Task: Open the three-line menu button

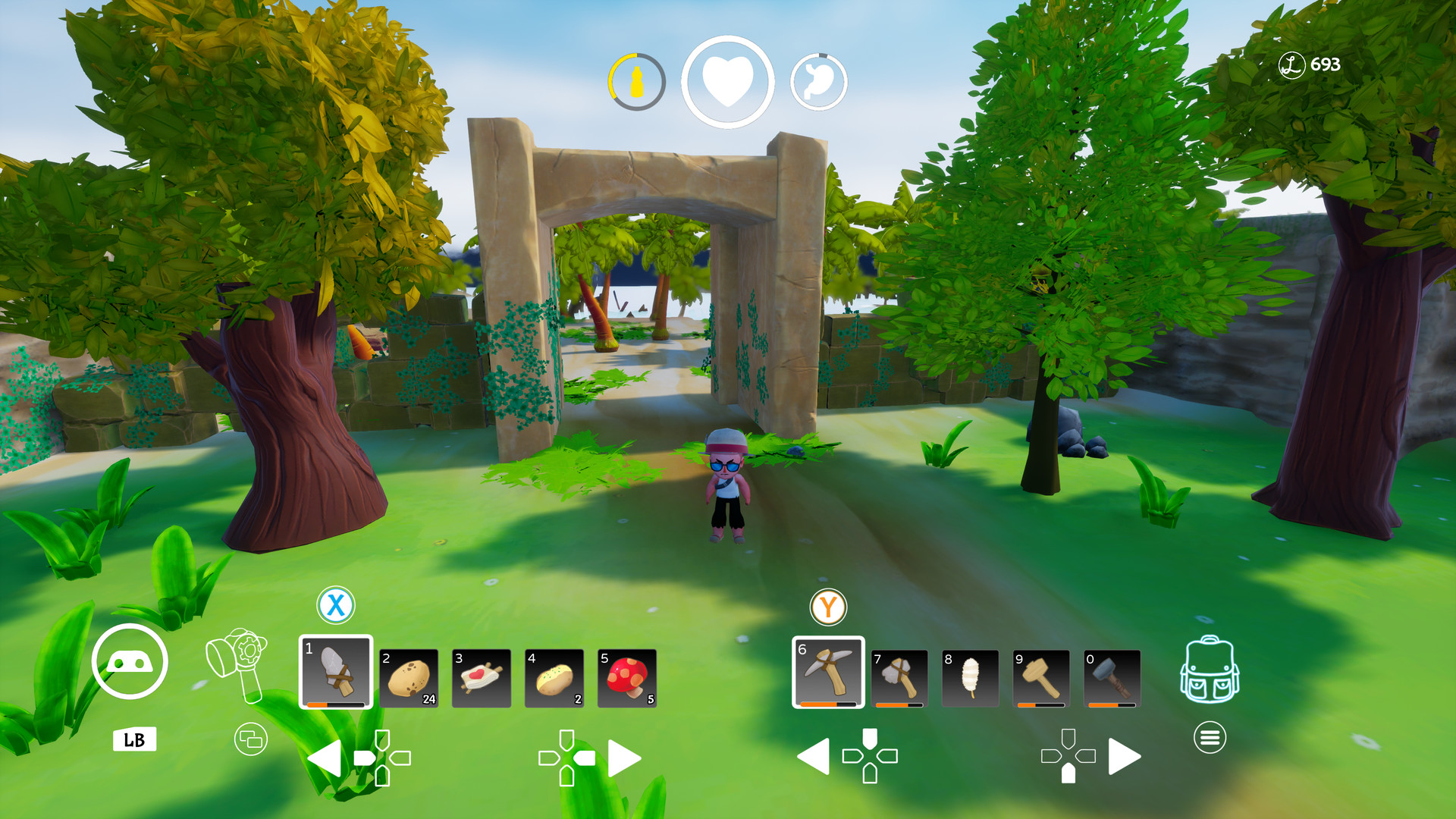Action: coord(1210,737)
